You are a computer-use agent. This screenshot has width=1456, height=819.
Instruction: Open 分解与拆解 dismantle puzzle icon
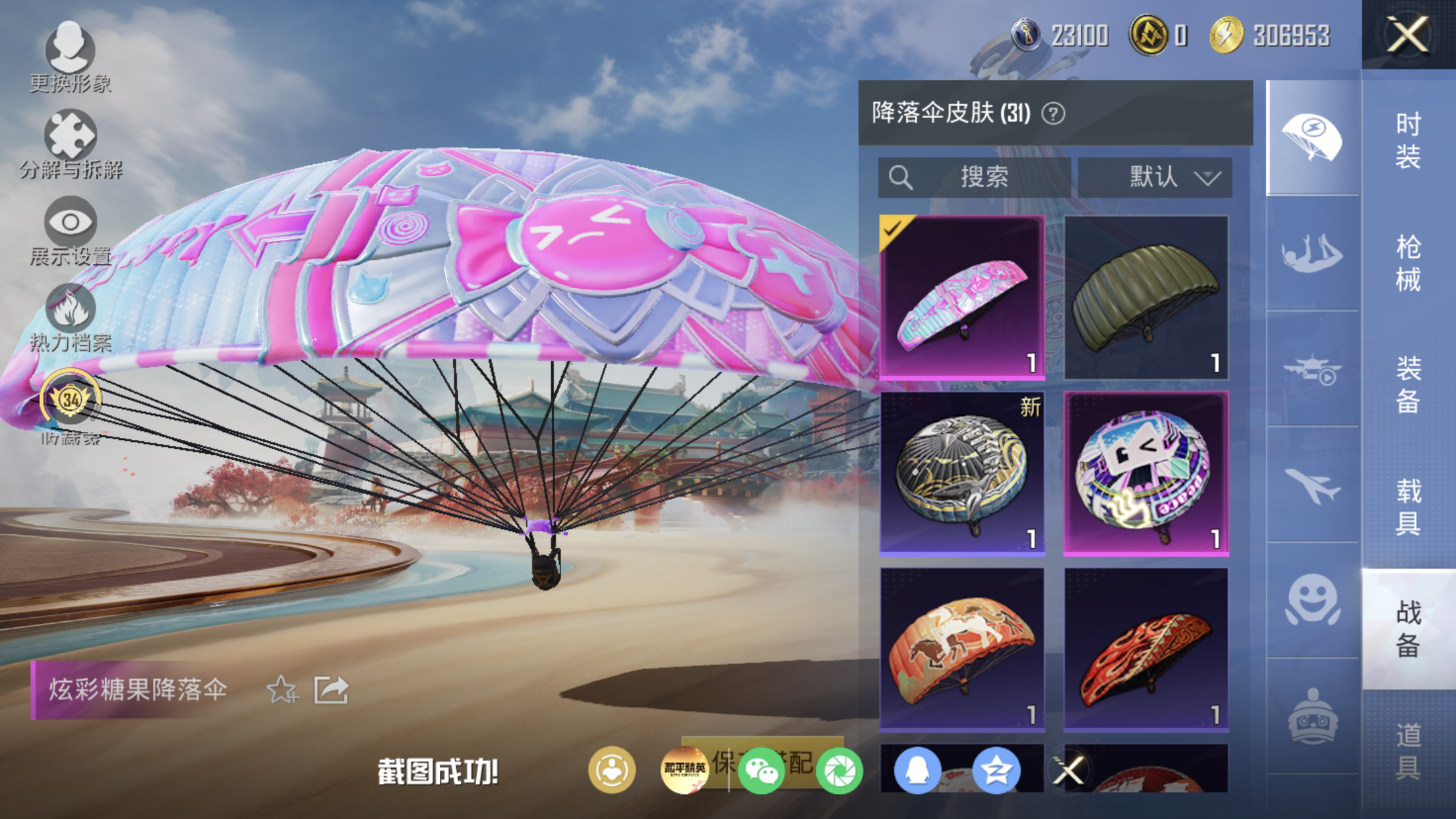pyautogui.click(x=70, y=142)
